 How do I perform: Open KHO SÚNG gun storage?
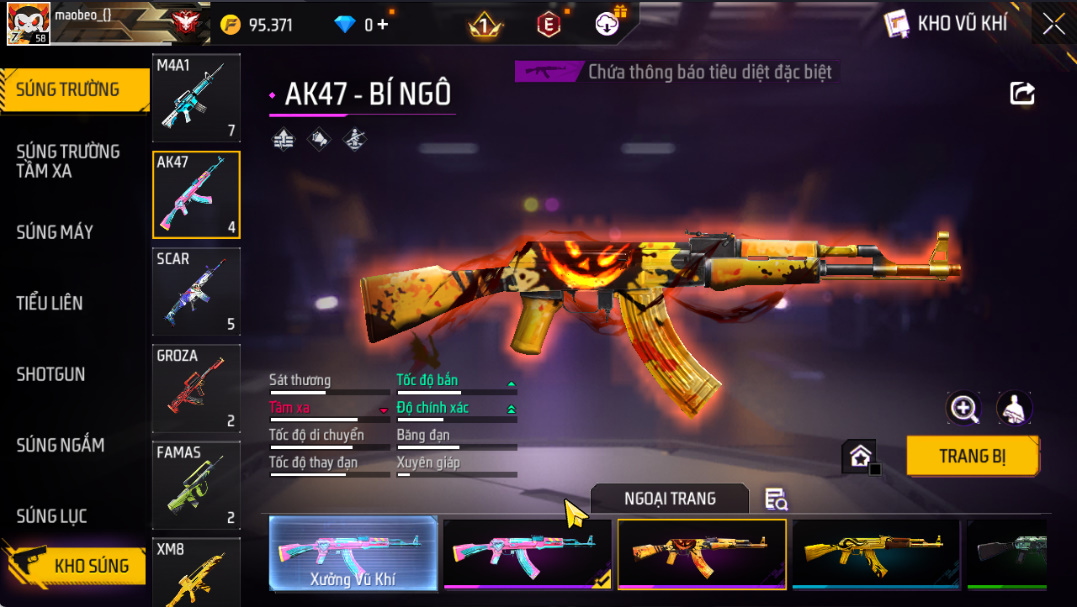[90, 566]
